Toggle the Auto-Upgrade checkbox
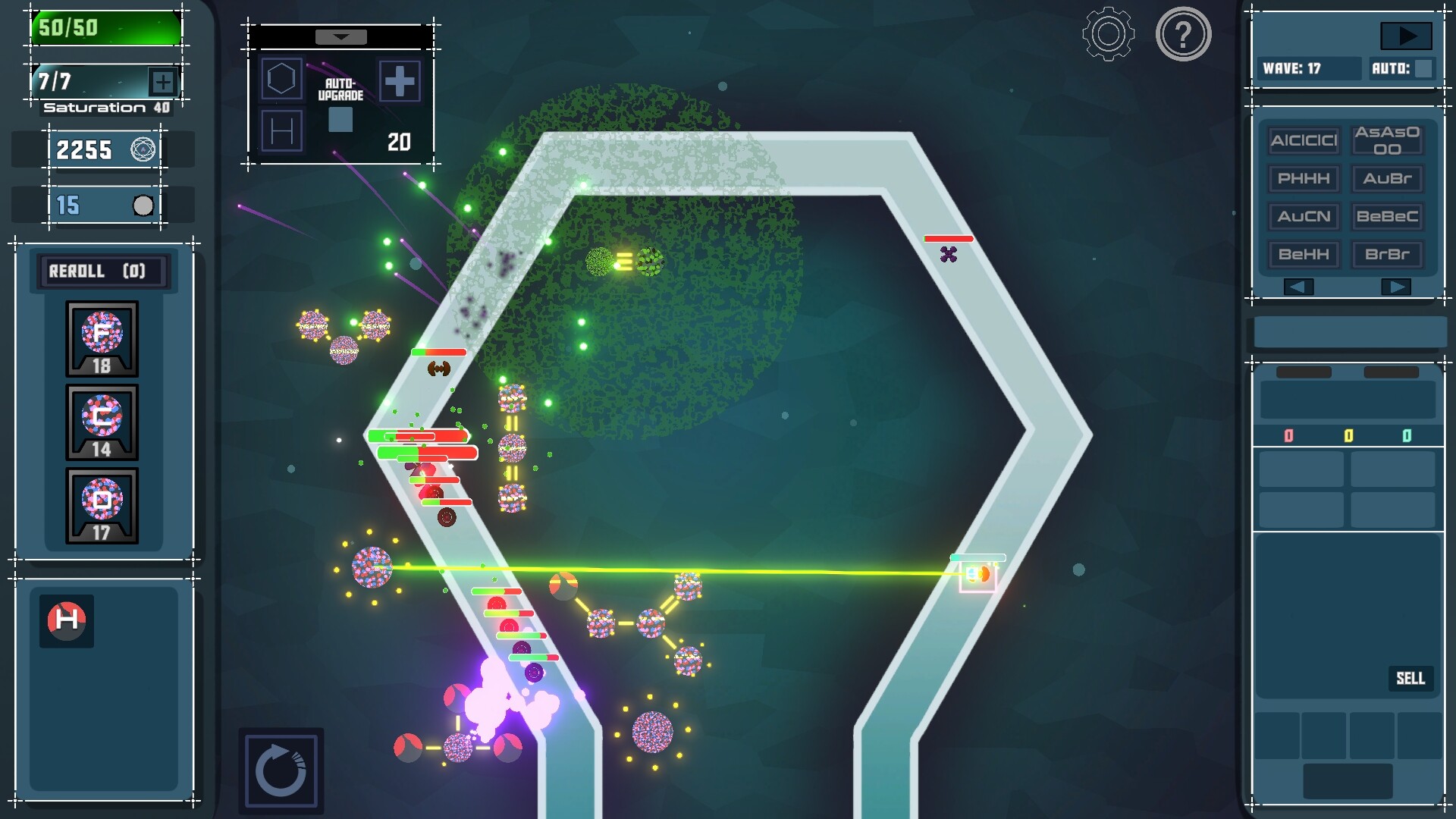The image size is (1456, 819). coord(341,118)
